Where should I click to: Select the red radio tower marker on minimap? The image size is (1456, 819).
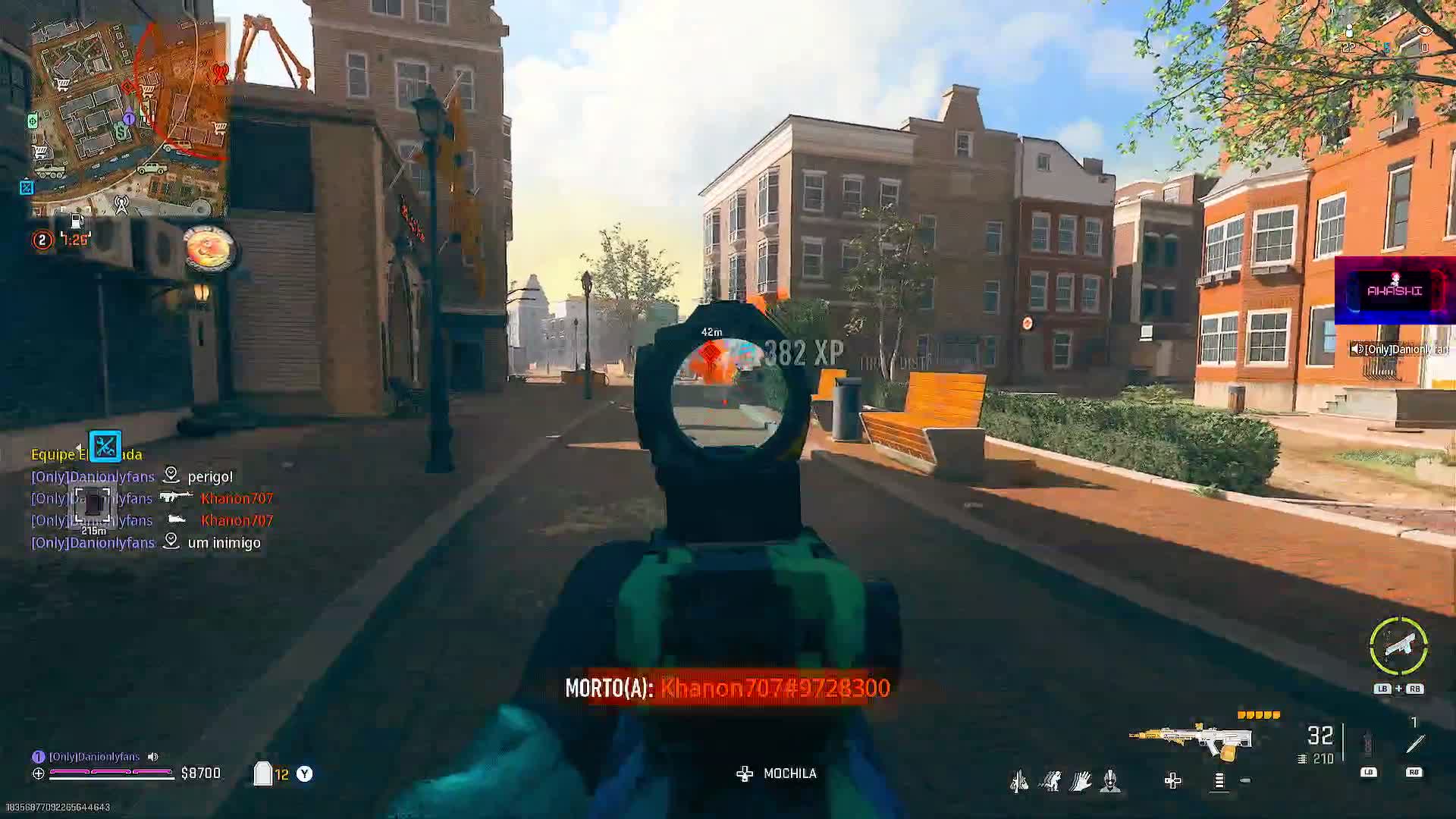click(x=220, y=74)
